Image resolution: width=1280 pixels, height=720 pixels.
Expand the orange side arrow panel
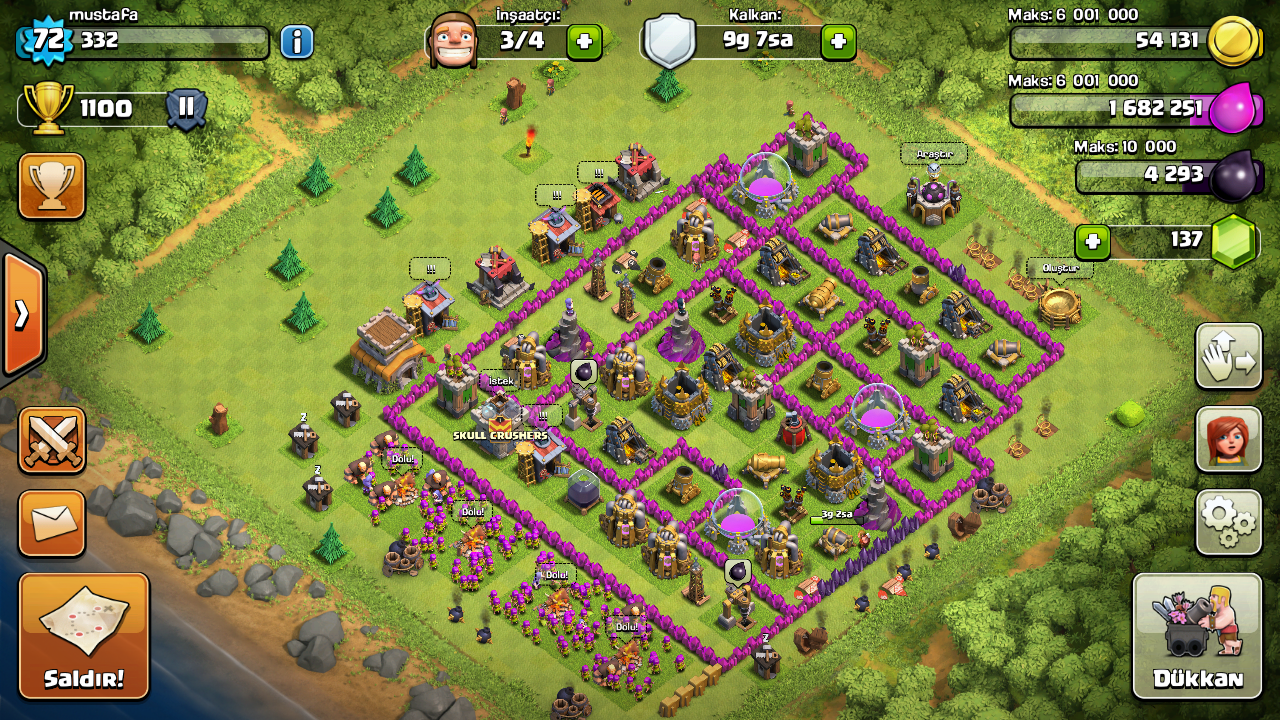click(x=22, y=315)
